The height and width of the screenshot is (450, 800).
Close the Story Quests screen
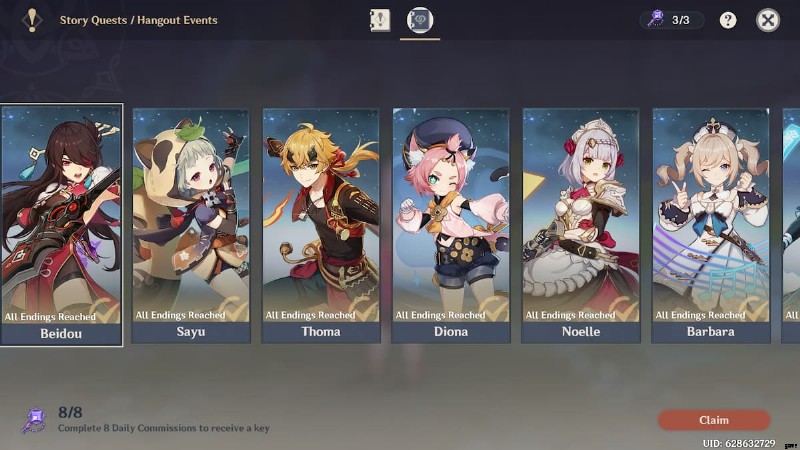[x=767, y=20]
